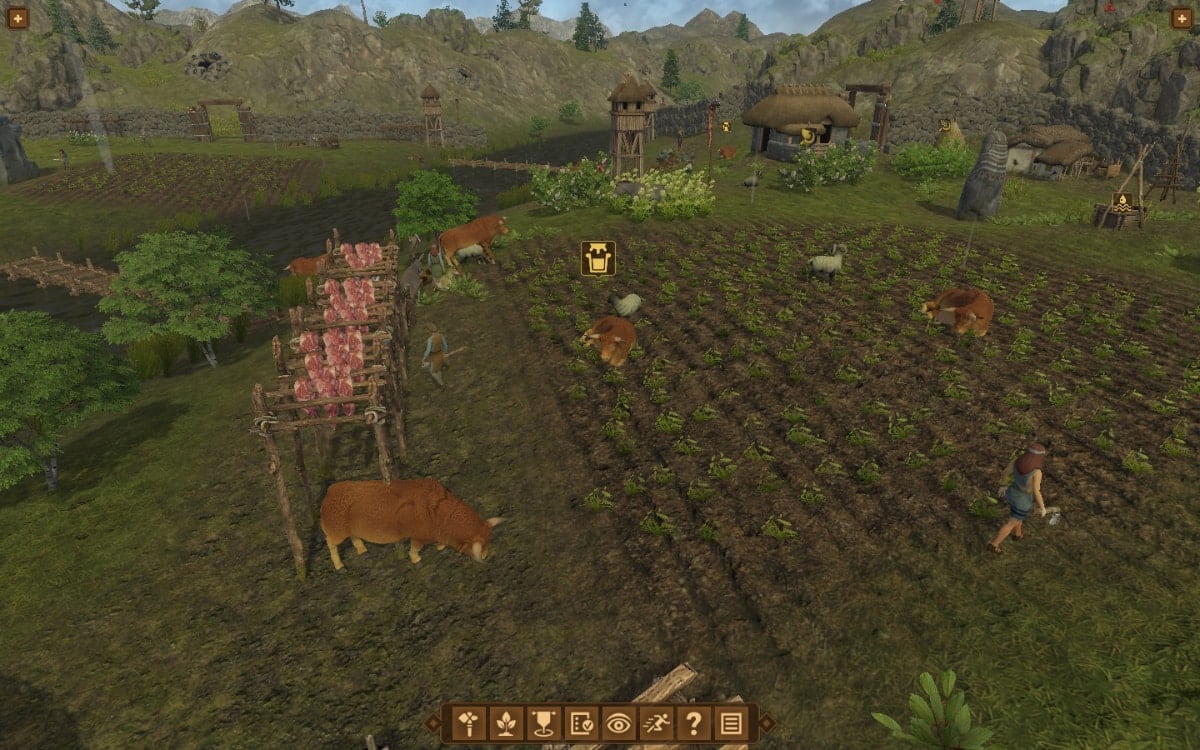The image size is (1200, 750).
Task: Open help with the question mark button
Action: pos(693,723)
